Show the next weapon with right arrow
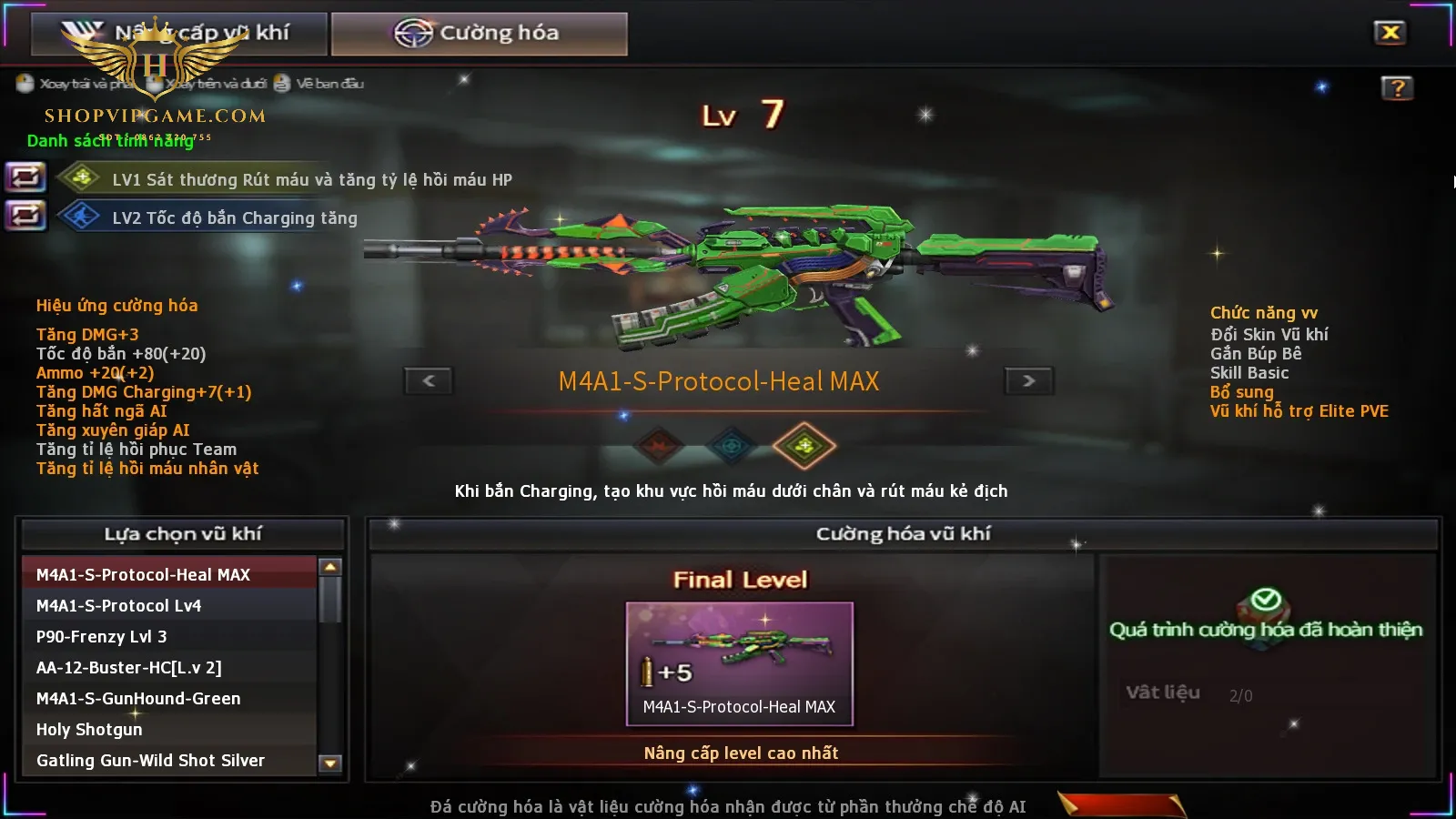 (1028, 380)
